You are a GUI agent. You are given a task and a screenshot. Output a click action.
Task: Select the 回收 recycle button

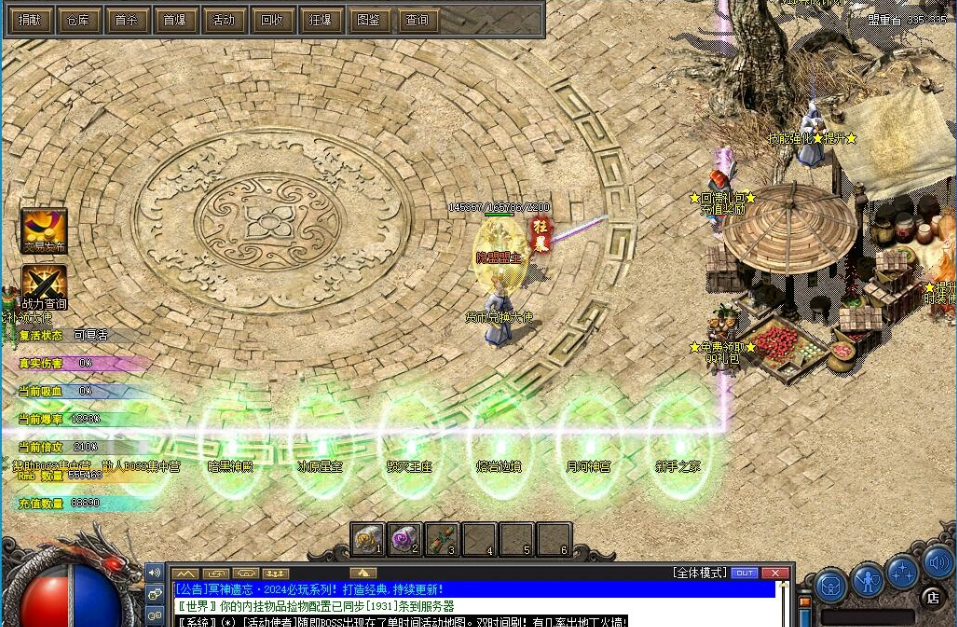(x=272, y=20)
